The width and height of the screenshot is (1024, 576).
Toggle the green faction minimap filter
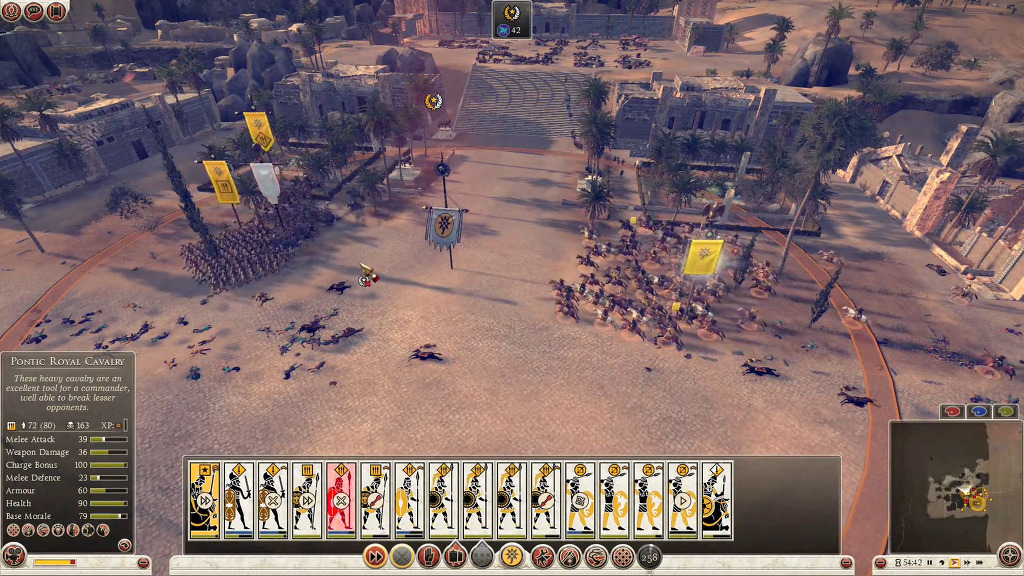point(1005,411)
